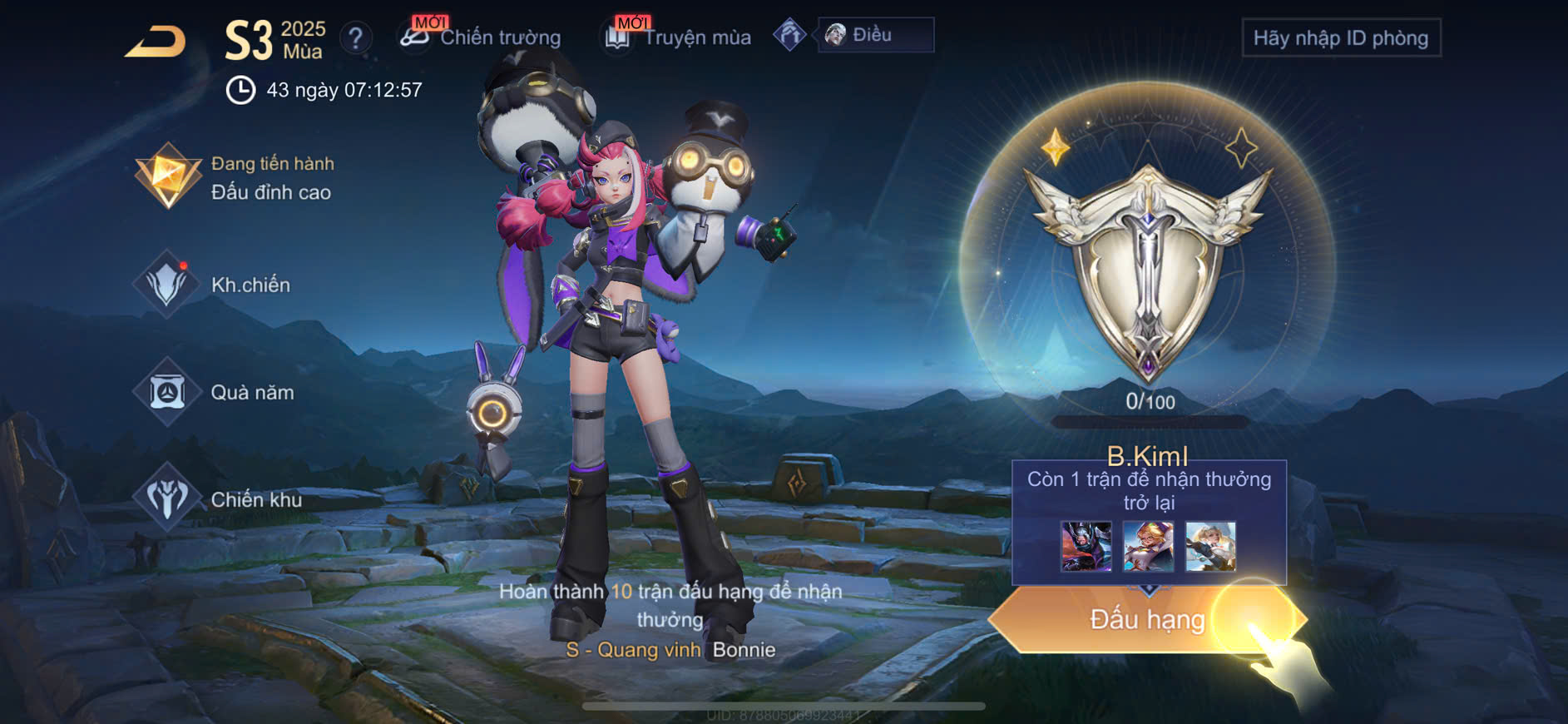1568x724 pixels.
Task: Open the Chiến khu section
Action: pyautogui.click(x=220, y=499)
